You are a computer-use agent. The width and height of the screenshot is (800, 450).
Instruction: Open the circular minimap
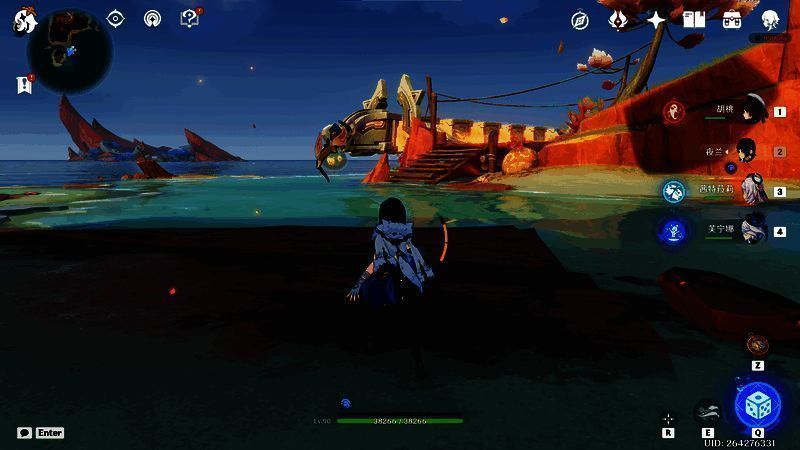69,50
